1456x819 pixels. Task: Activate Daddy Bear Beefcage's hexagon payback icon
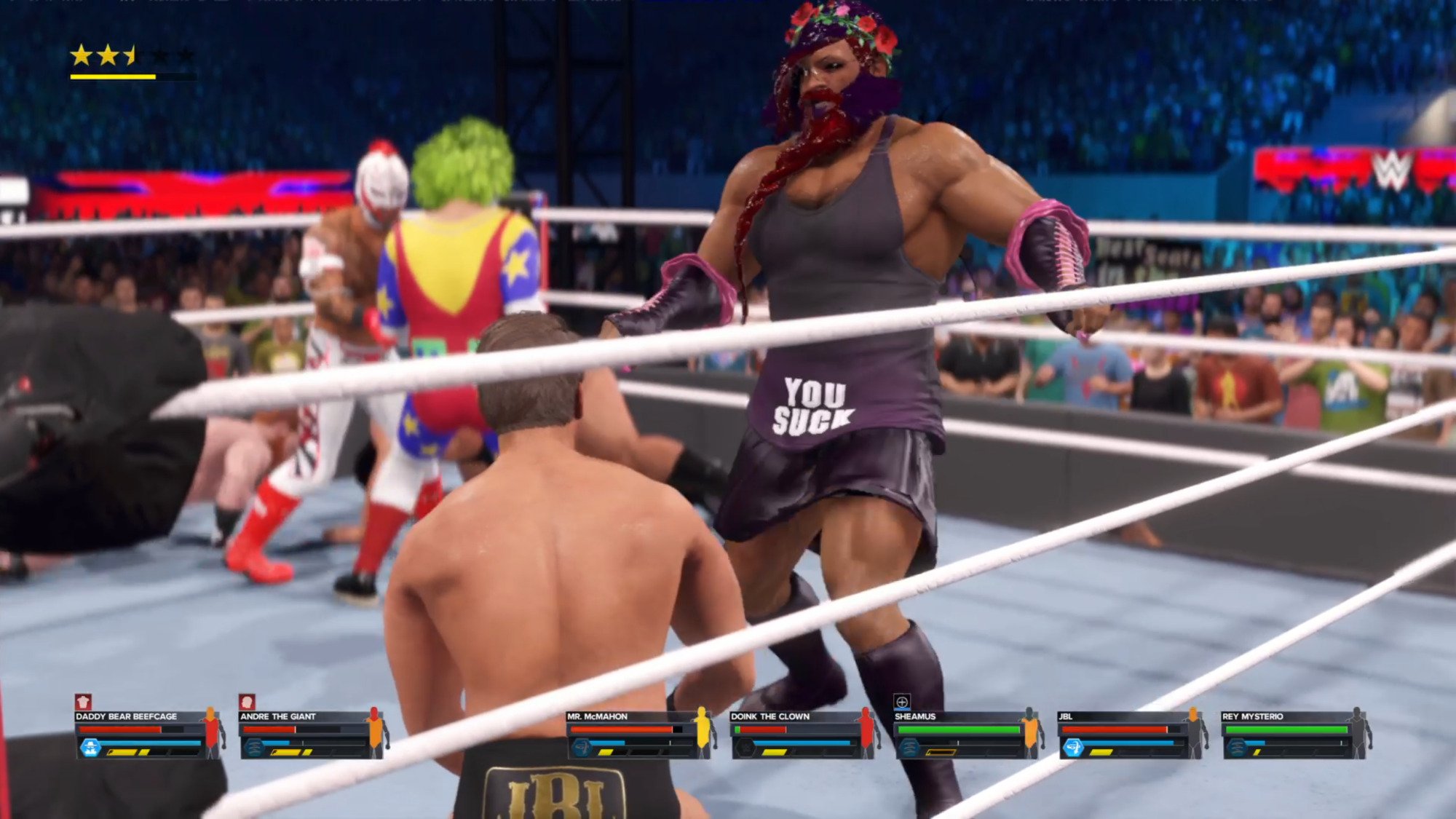coord(90,748)
